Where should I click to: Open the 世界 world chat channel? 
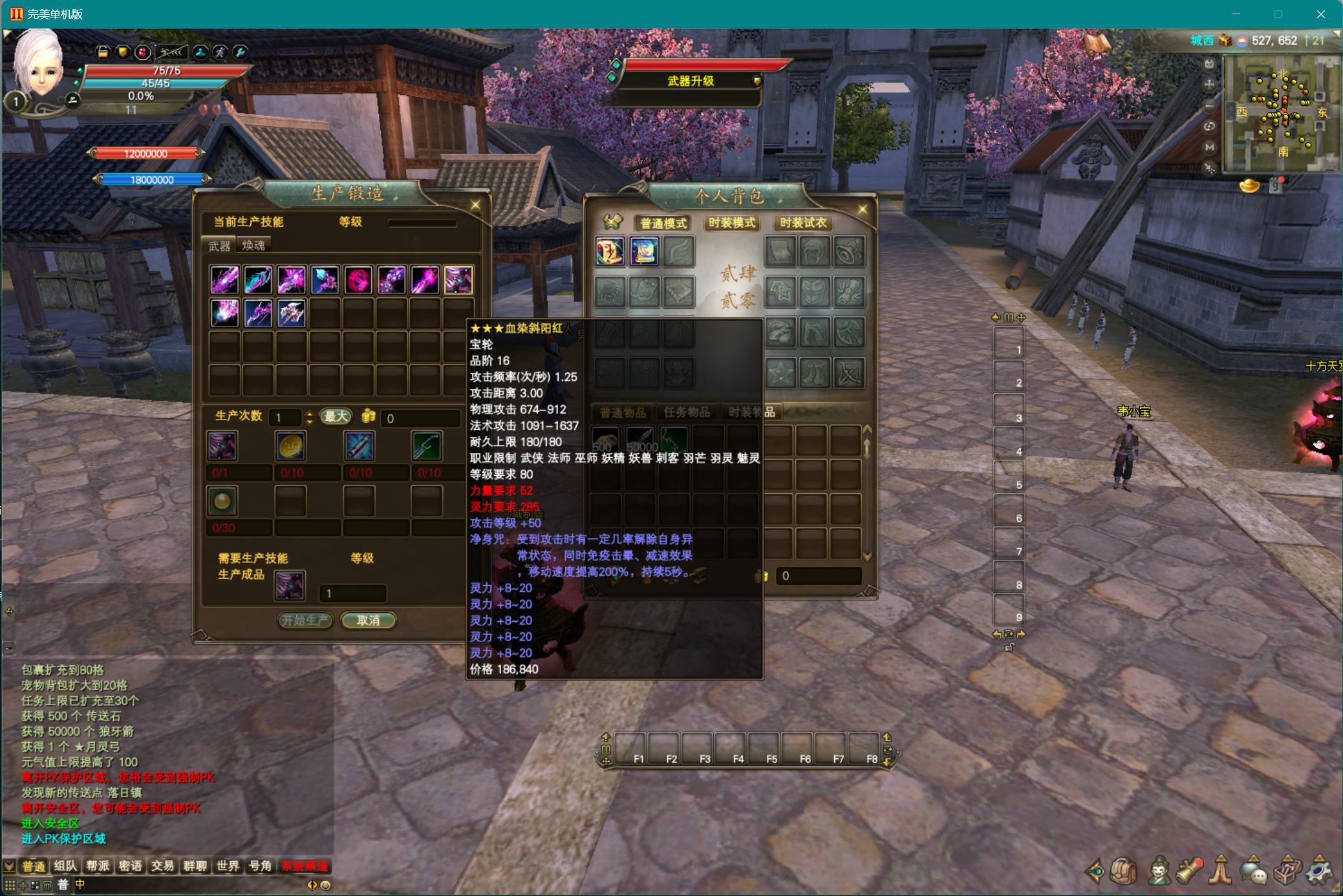(228, 866)
